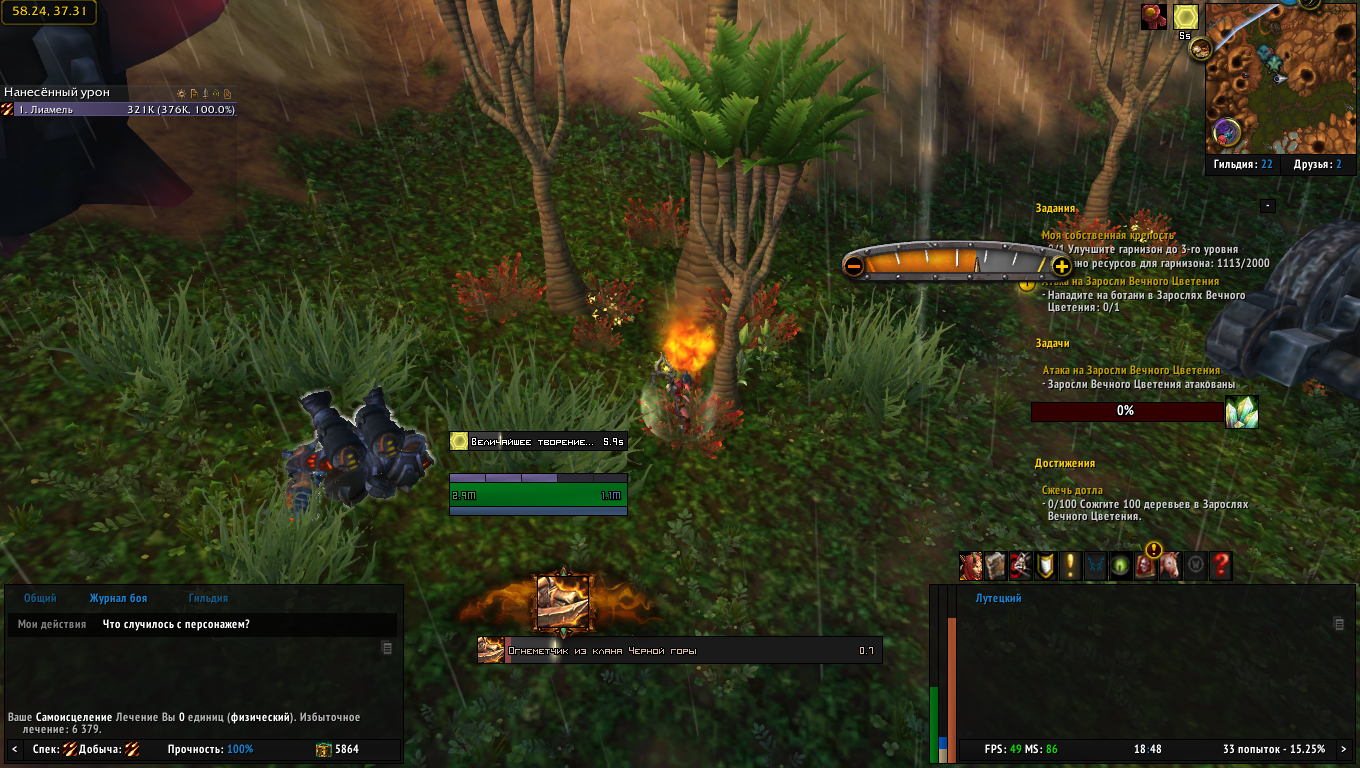
Task: Open the friends list via Друзья: 2
Action: (1317, 164)
